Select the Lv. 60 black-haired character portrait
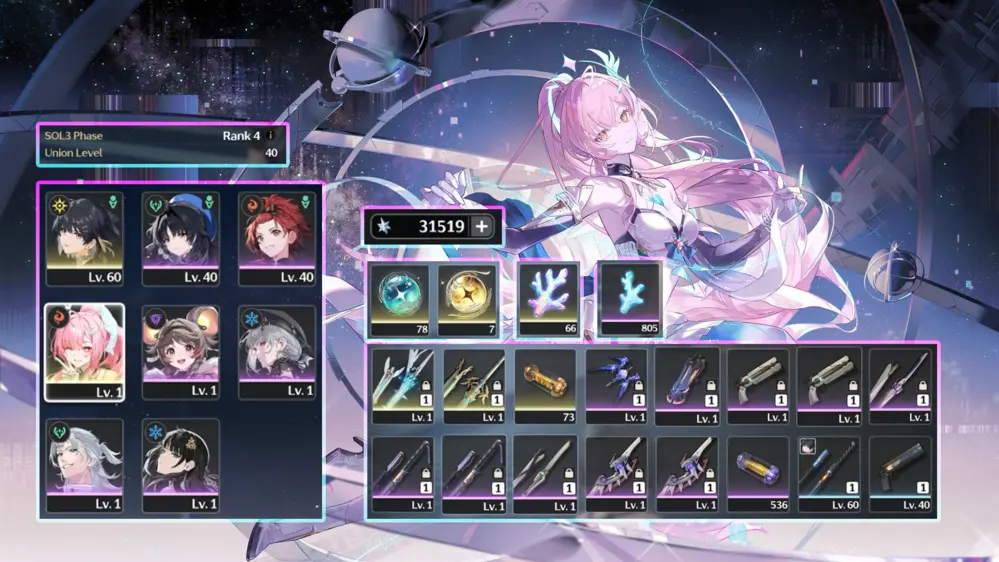Viewport: 999px width, 562px height. tap(84, 238)
